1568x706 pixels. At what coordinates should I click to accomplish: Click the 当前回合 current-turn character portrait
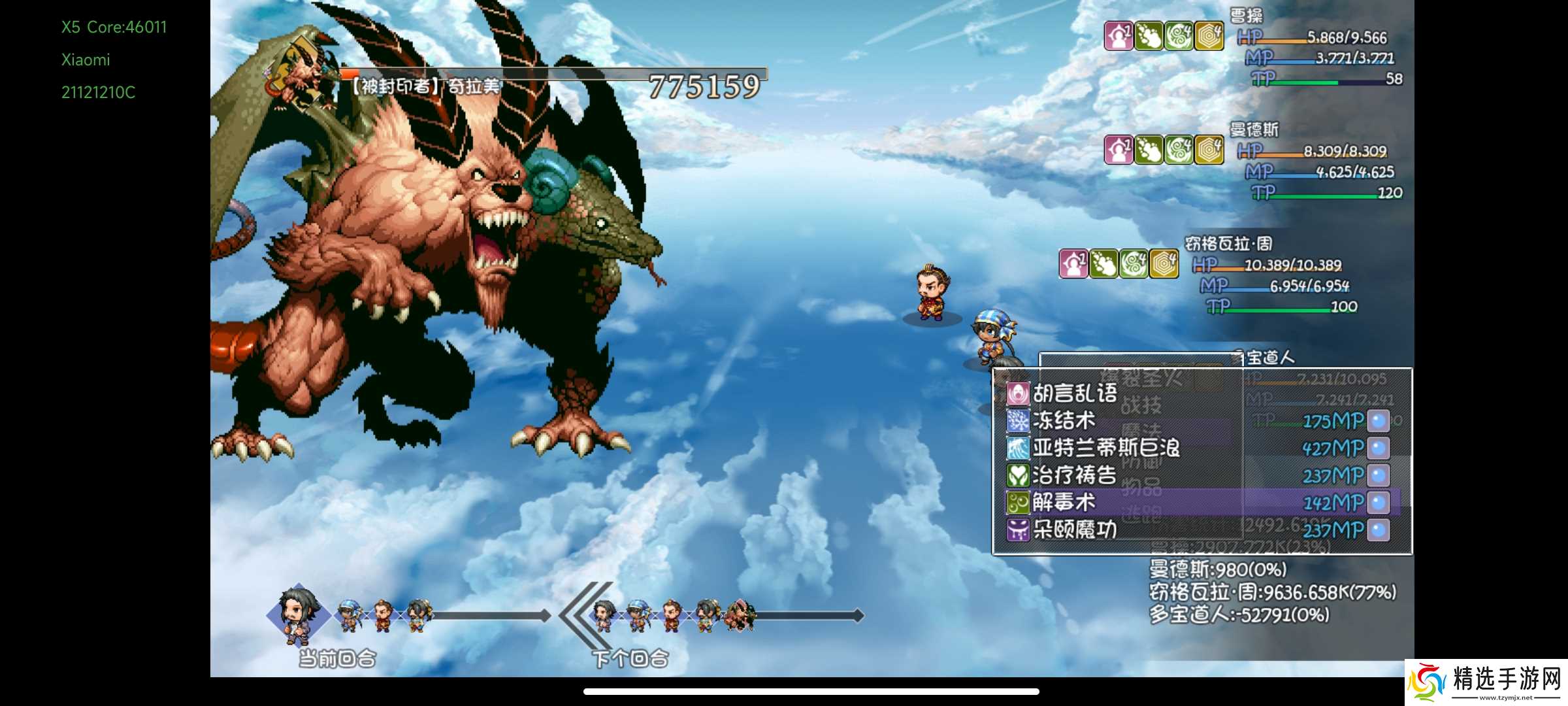pos(297,613)
